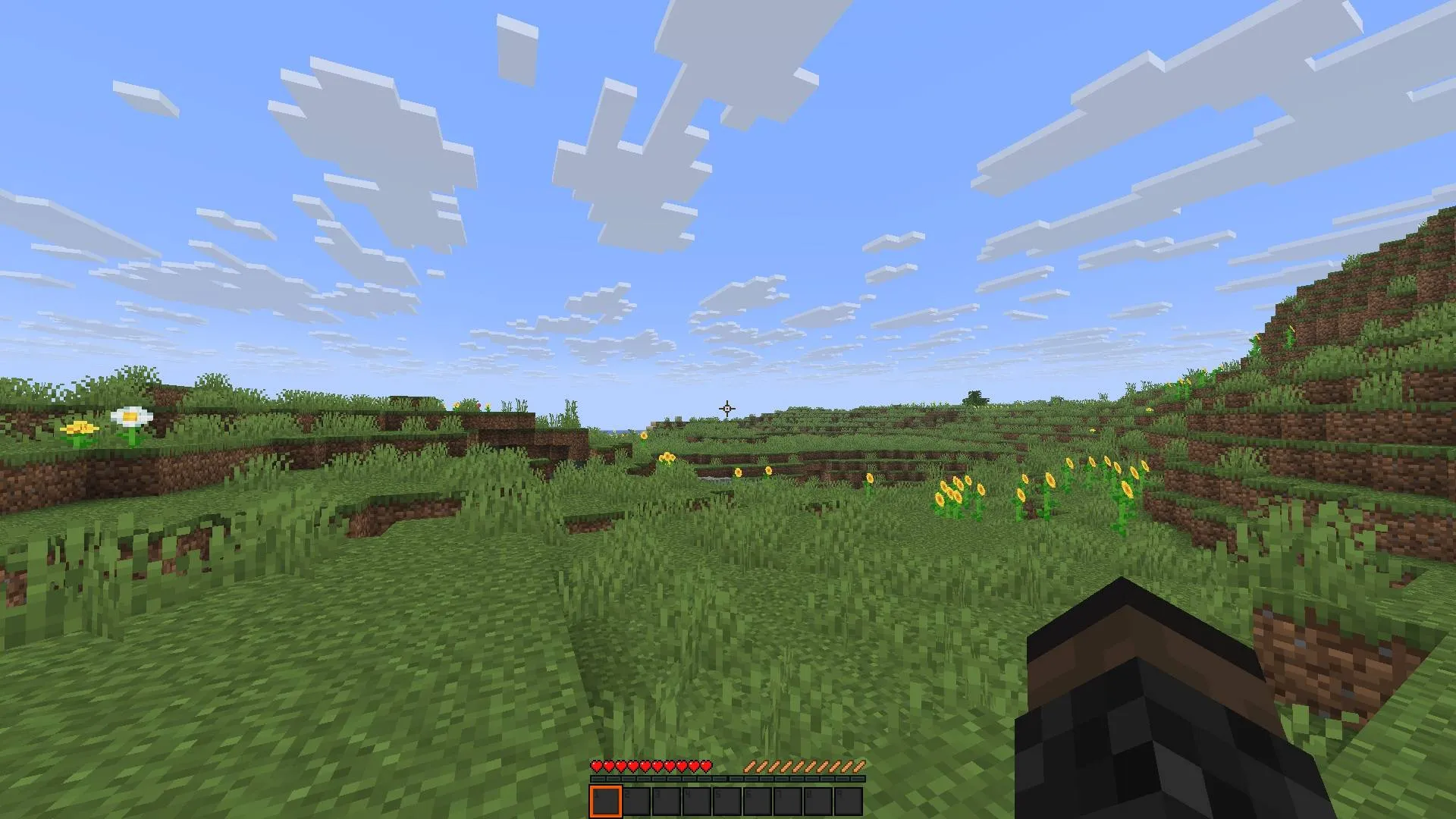Select hotbar slot 1 with orange highlight
Image resolution: width=1456 pixels, height=819 pixels.
[x=607, y=800]
